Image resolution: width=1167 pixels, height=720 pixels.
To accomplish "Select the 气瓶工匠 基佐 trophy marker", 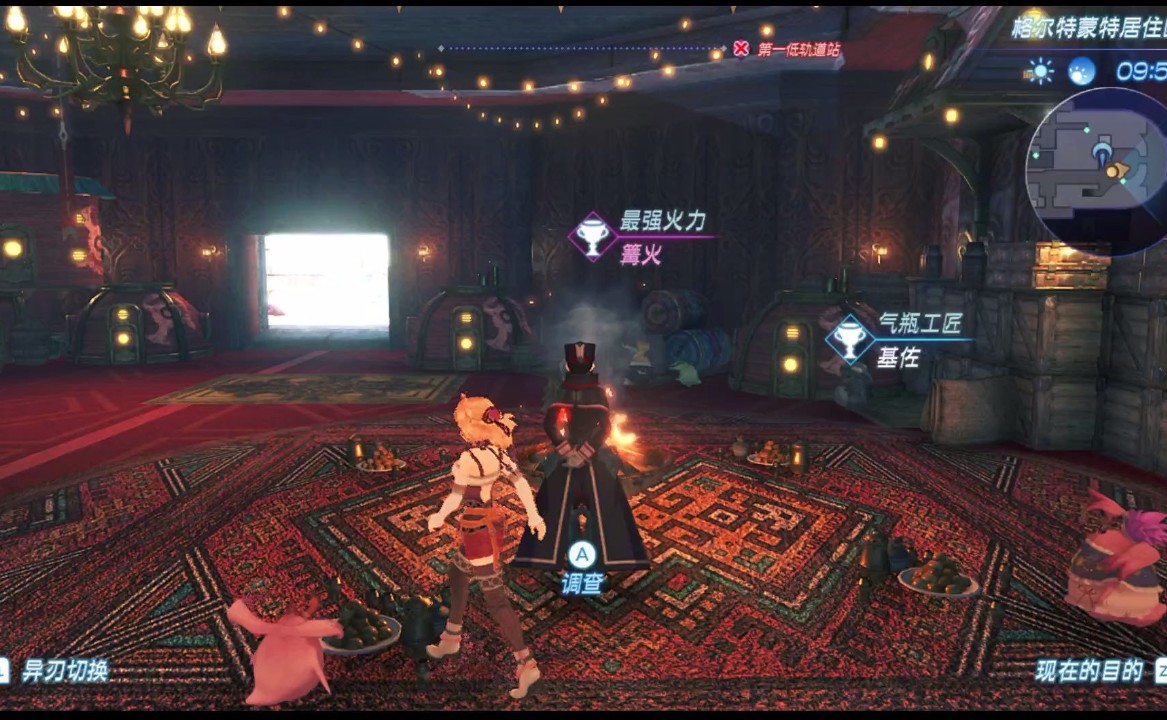I will coord(850,338).
